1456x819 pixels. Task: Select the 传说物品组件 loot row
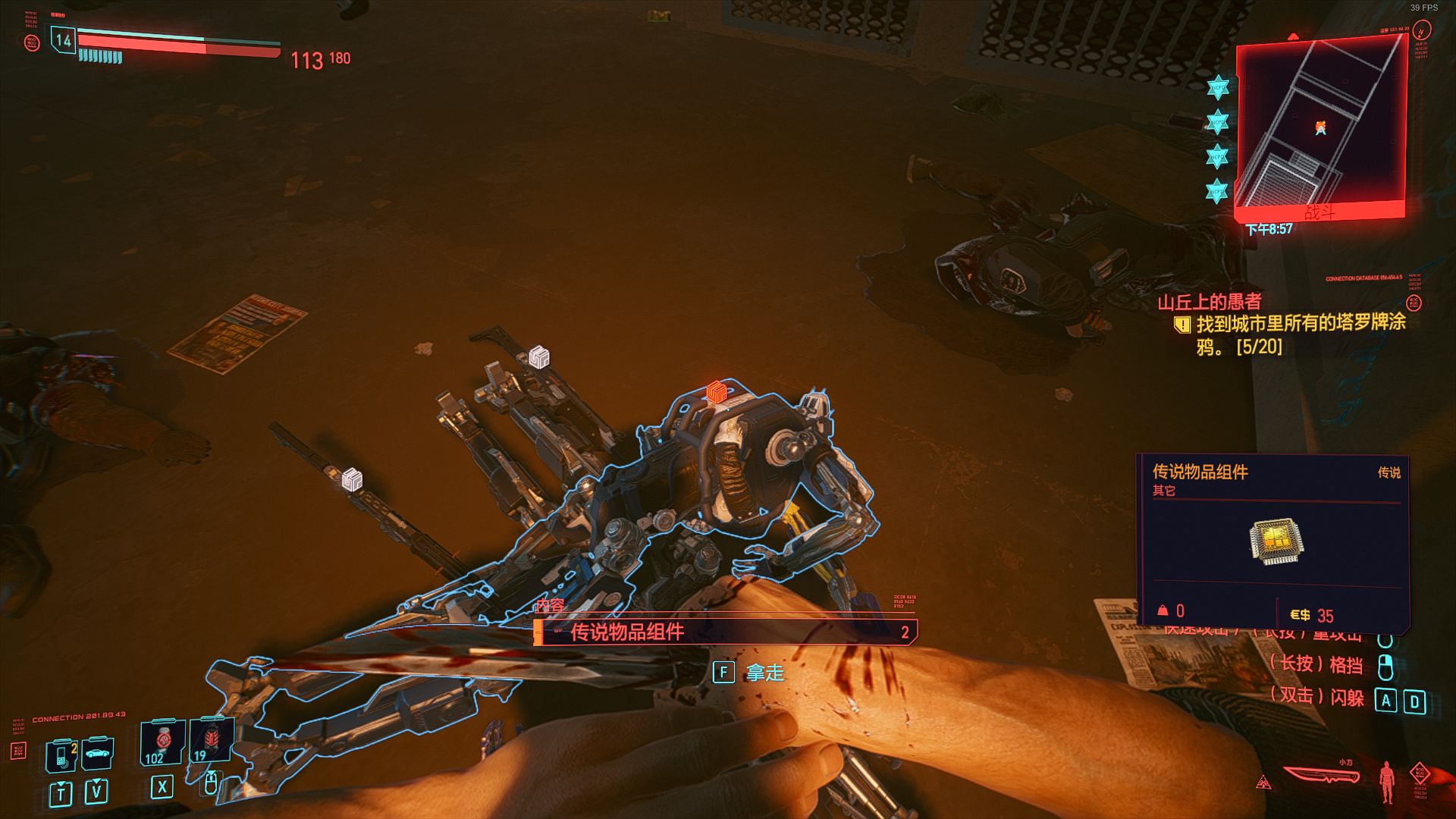[x=725, y=632]
